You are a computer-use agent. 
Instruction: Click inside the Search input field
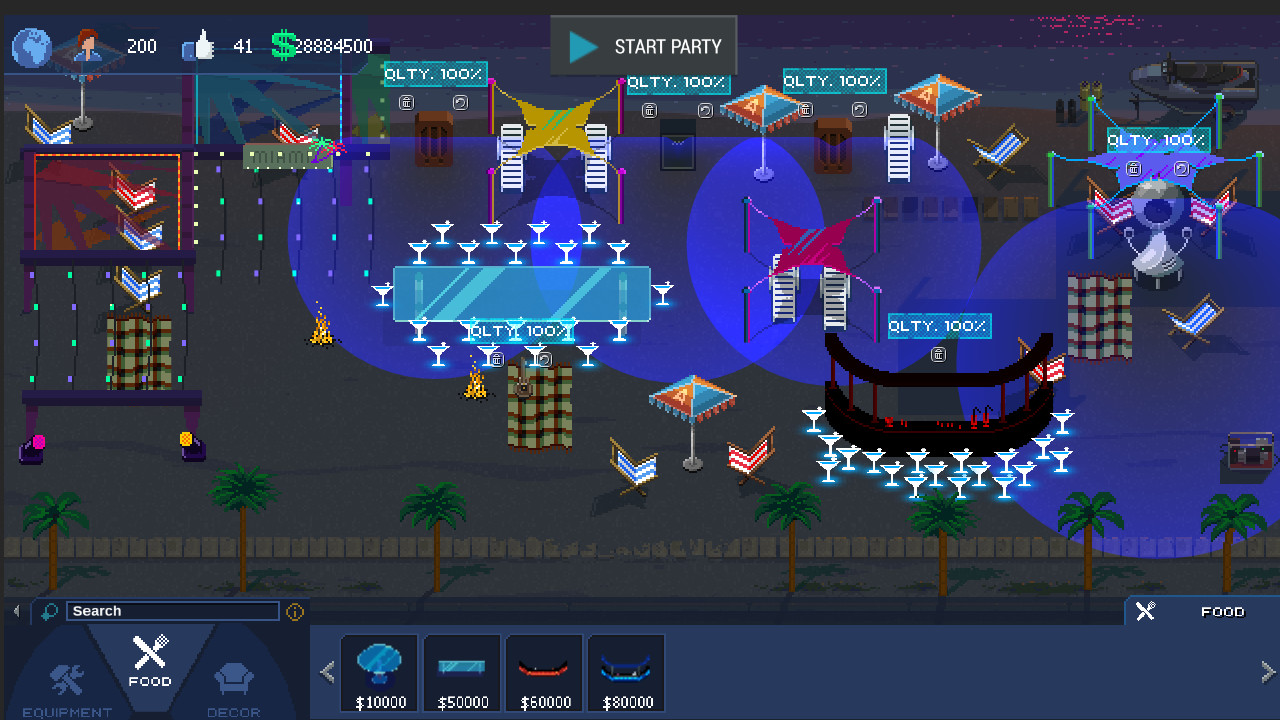pyautogui.click(x=172, y=611)
